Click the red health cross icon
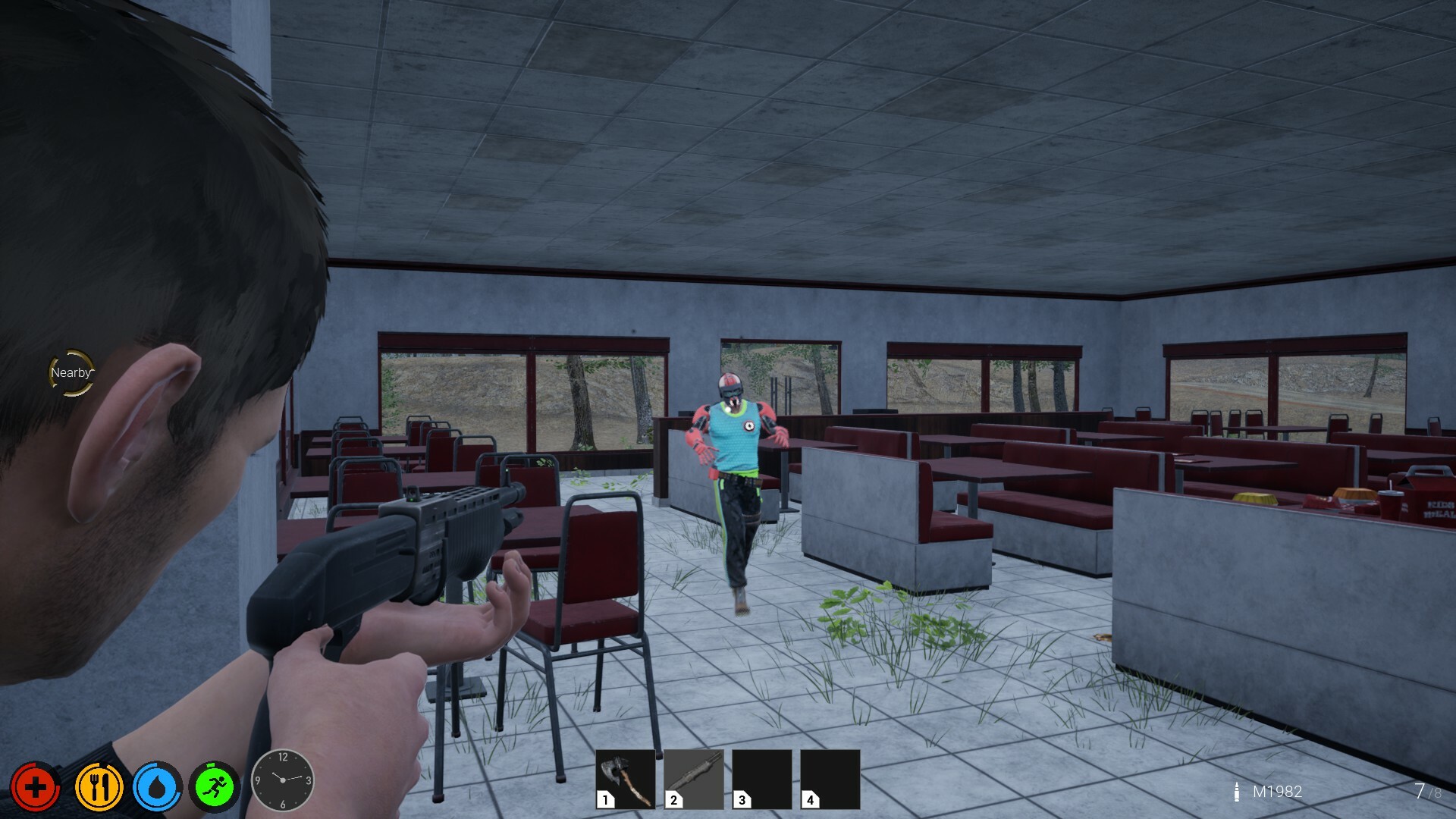The image size is (1456, 819). (34, 786)
